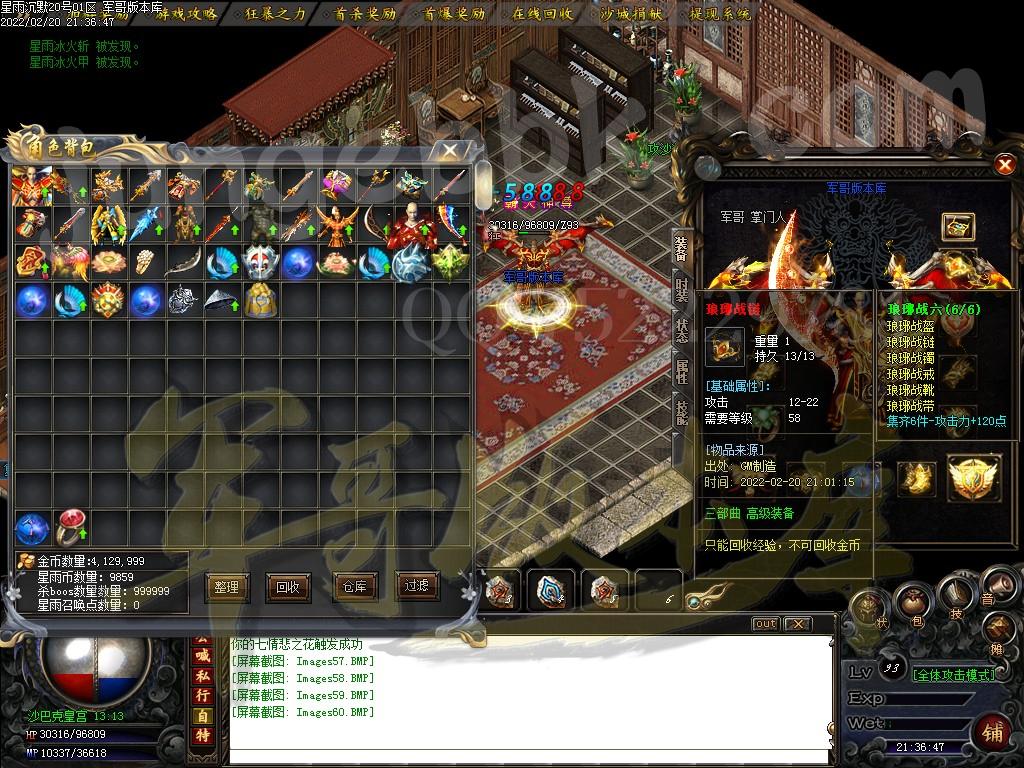1024x768 pixels.
Task: Click the 过滤 filter button
Action: [x=417, y=586]
